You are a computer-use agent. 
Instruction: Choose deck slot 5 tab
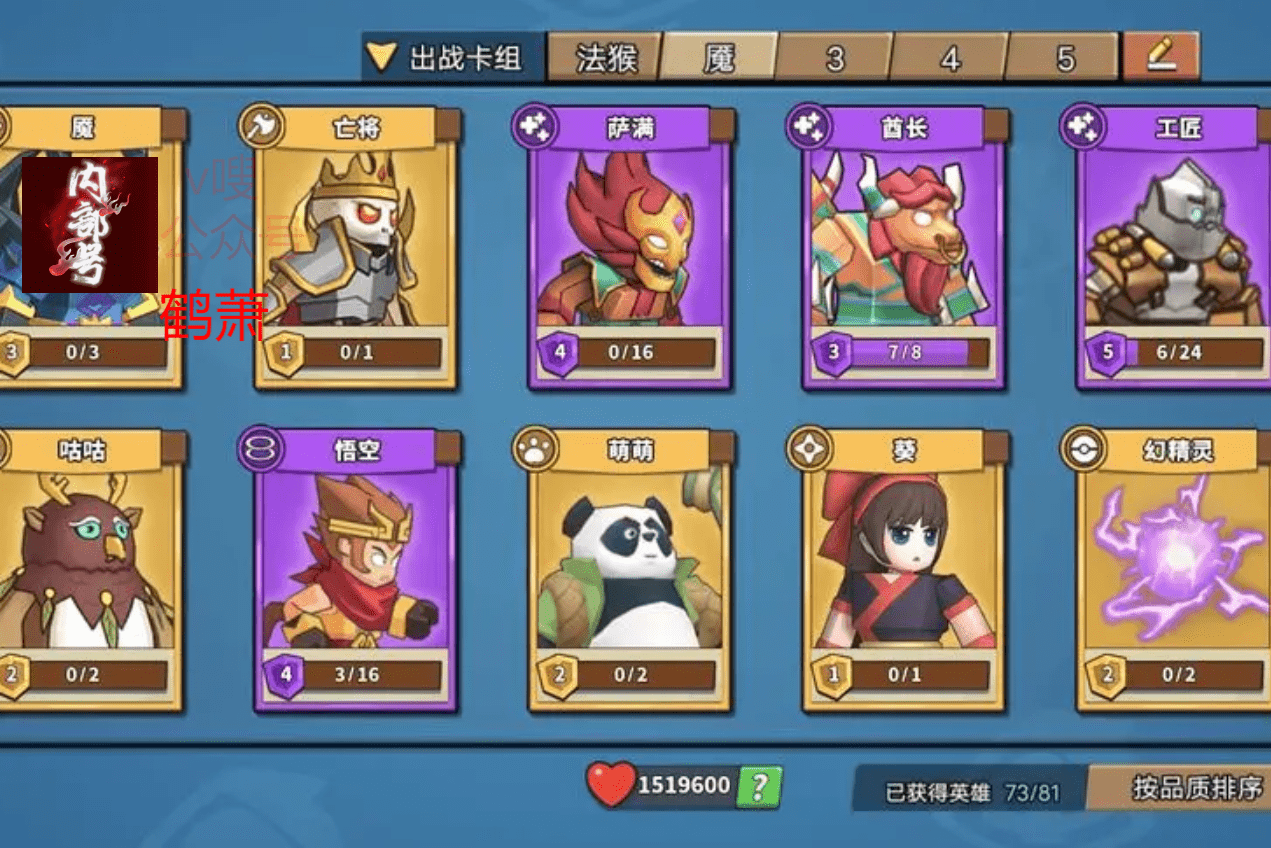pyautogui.click(x=1064, y=58)
